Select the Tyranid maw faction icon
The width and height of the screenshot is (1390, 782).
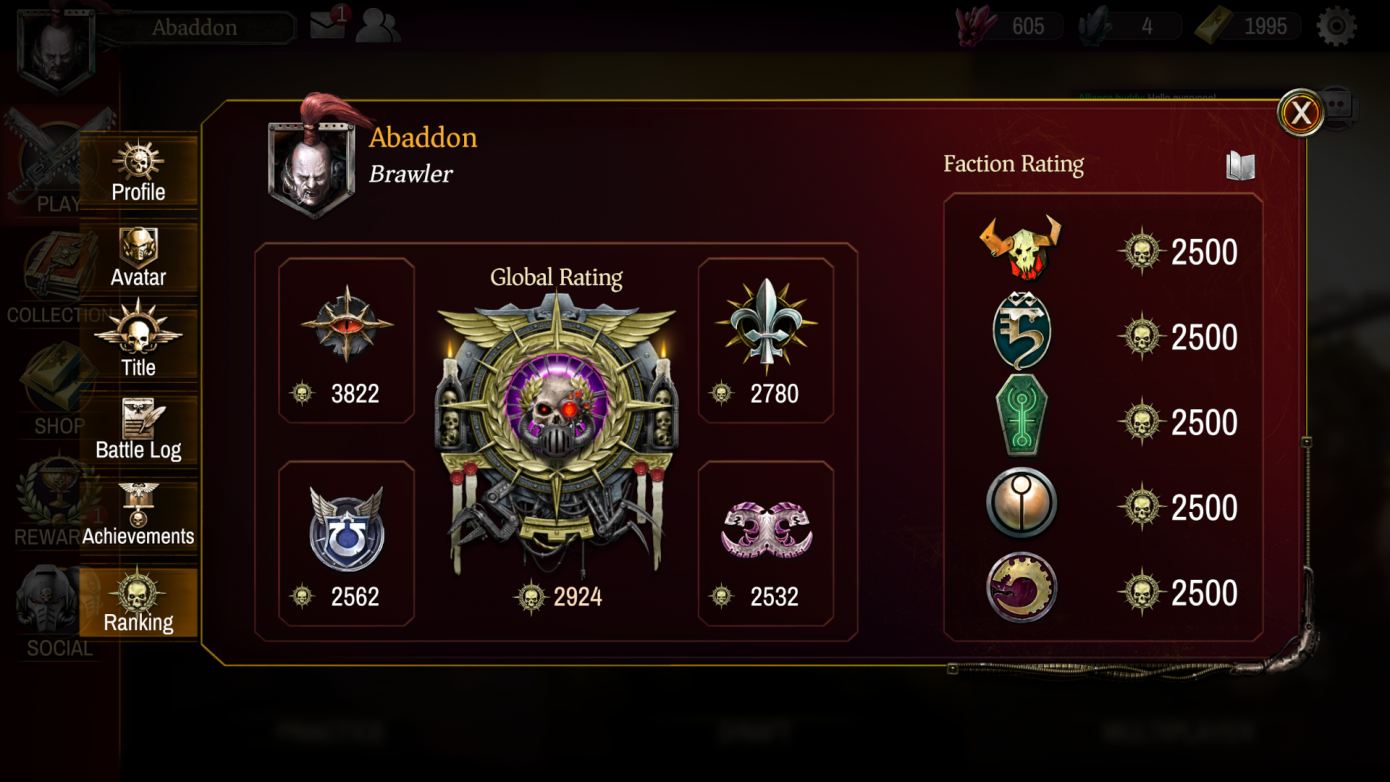(x=1021, y=592)
